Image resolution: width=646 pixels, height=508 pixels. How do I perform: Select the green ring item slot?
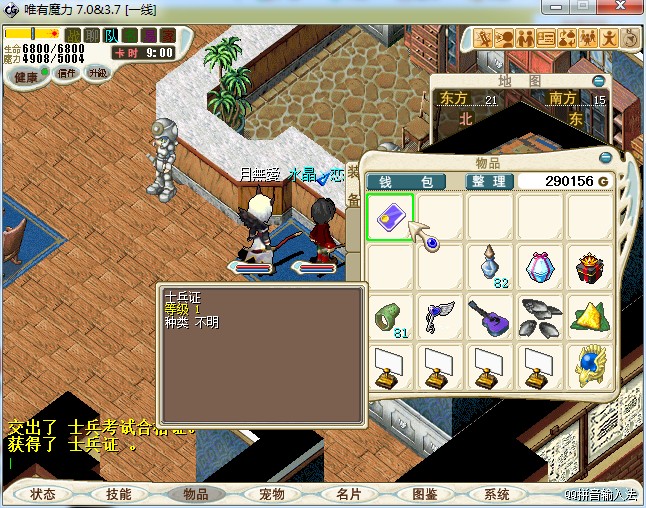pos(389,318)
